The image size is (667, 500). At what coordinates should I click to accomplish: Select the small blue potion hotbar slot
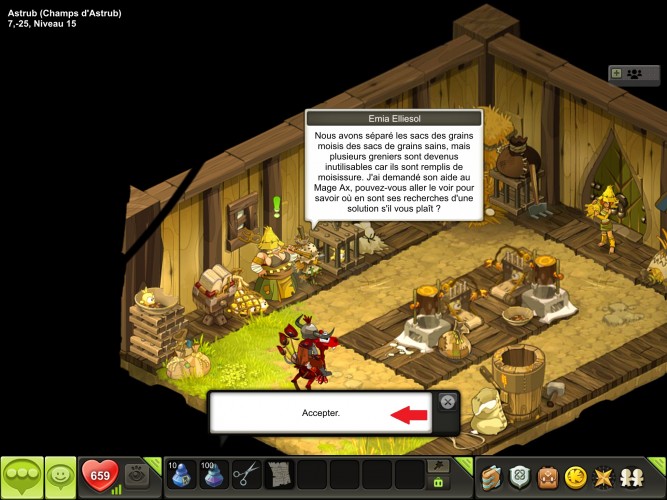(180, 475)
